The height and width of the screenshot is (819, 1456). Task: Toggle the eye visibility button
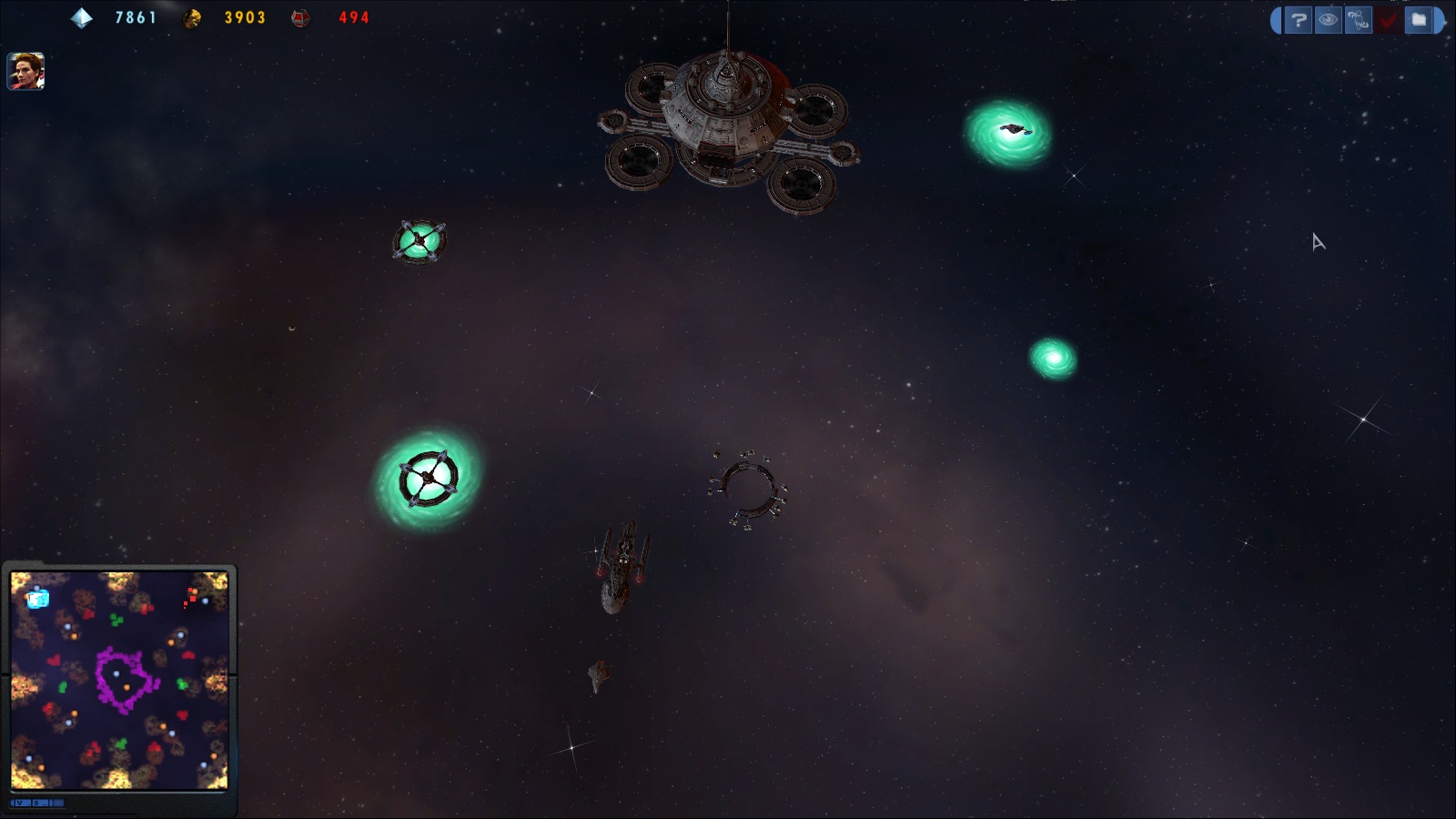pyautogui.click(x=1329, y=20)
